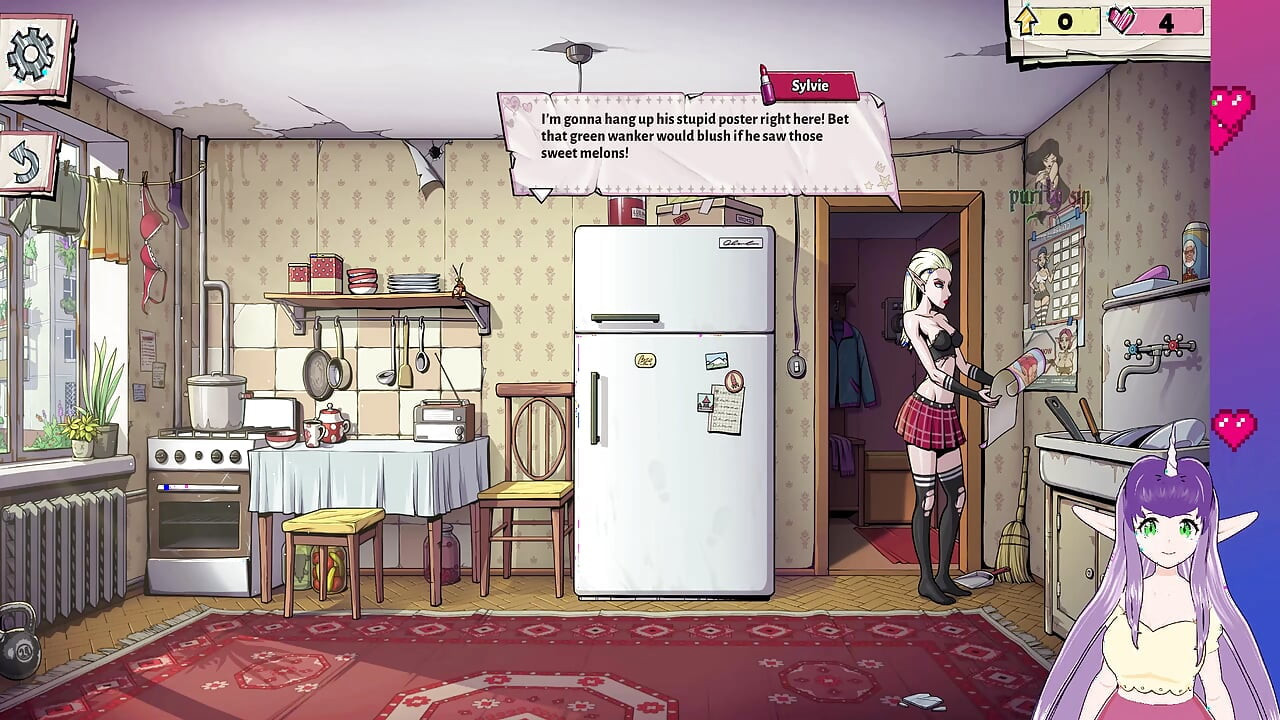This screenshot has width=1280, height=720.
Task: Click the back arrow button
Action: point(27,163)
